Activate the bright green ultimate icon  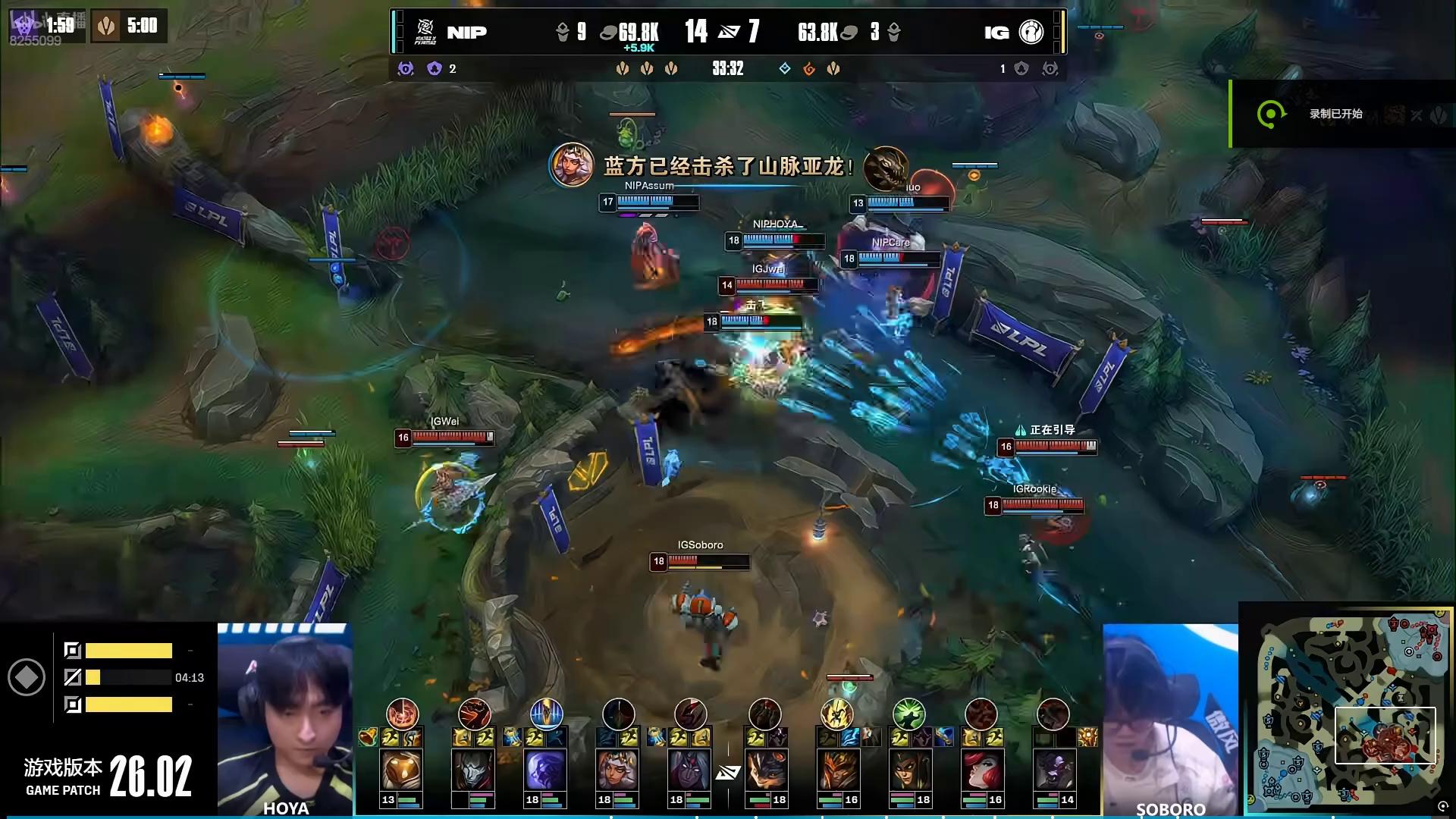coord(908,714)
